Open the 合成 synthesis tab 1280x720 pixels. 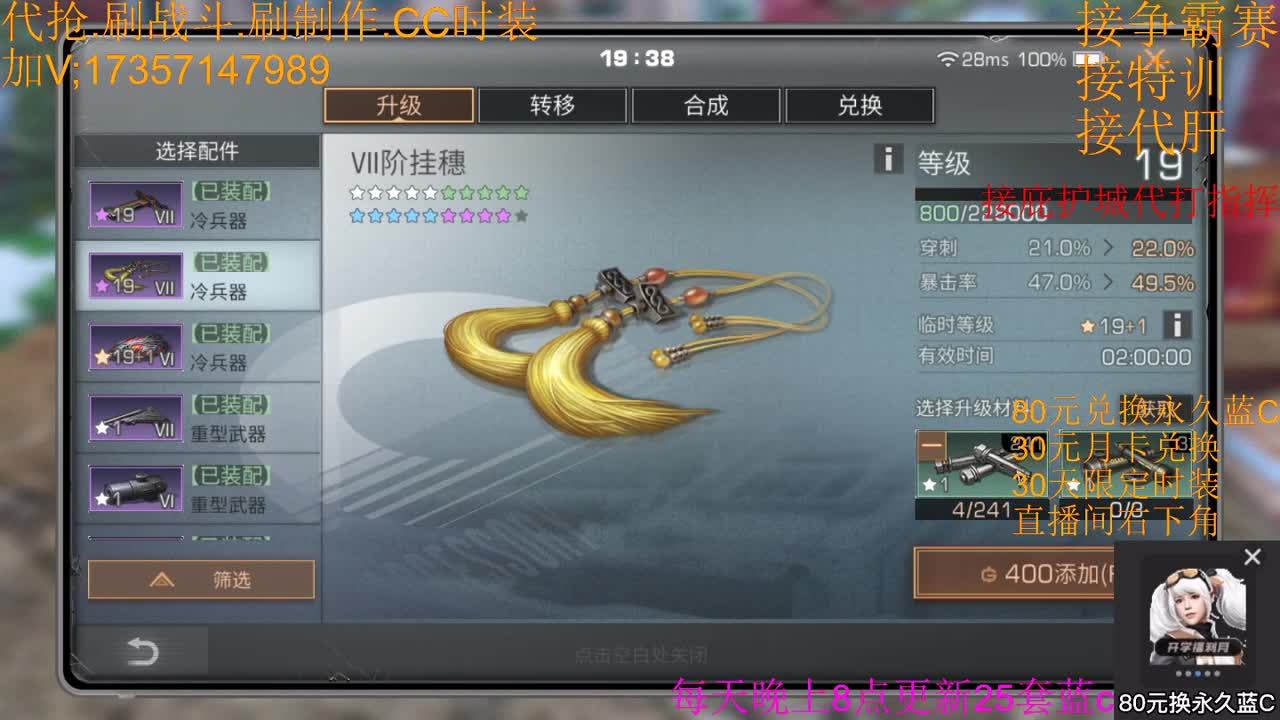(x=706, y=105)
